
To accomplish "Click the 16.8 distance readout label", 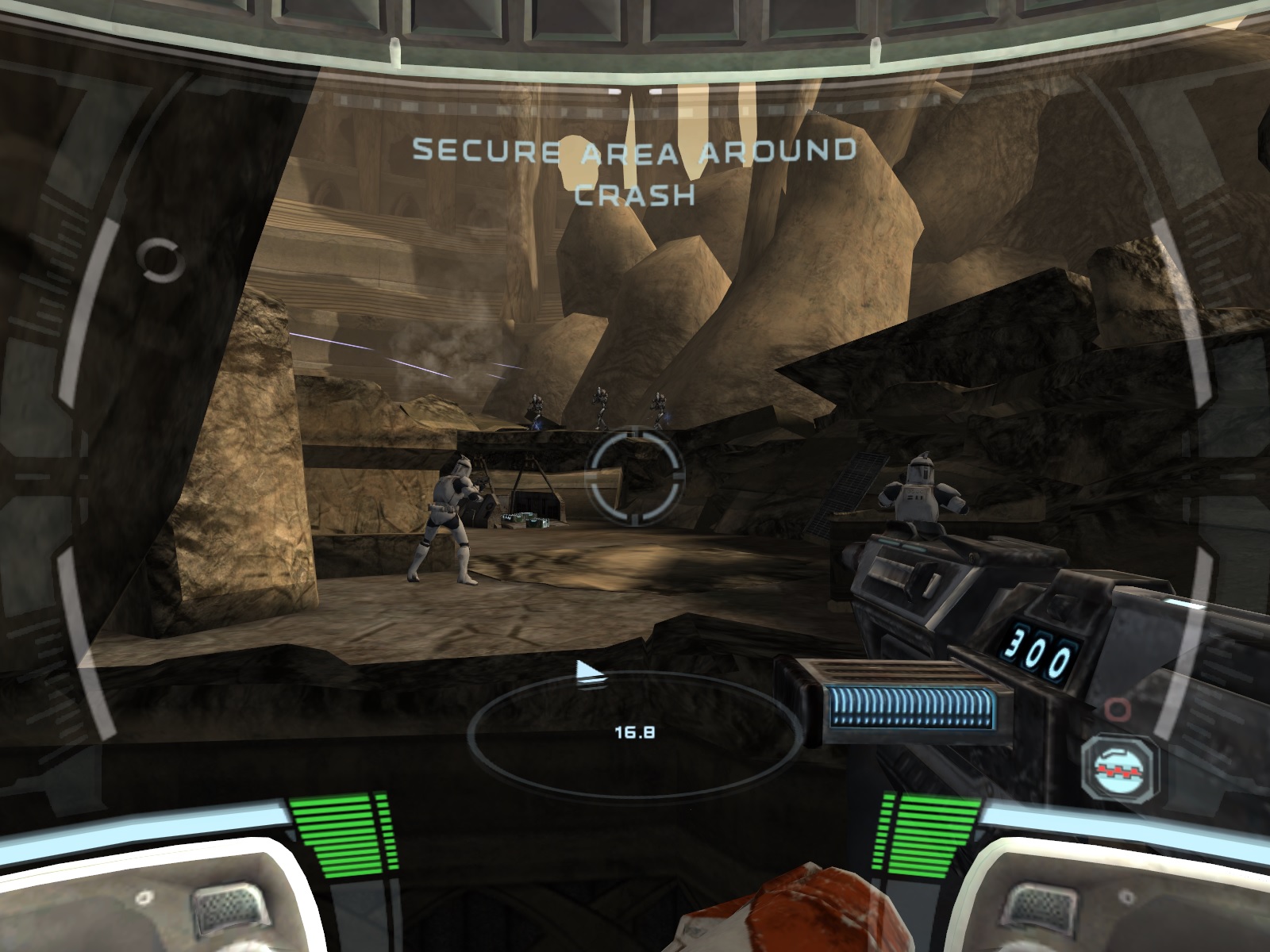I will [635, 733].
